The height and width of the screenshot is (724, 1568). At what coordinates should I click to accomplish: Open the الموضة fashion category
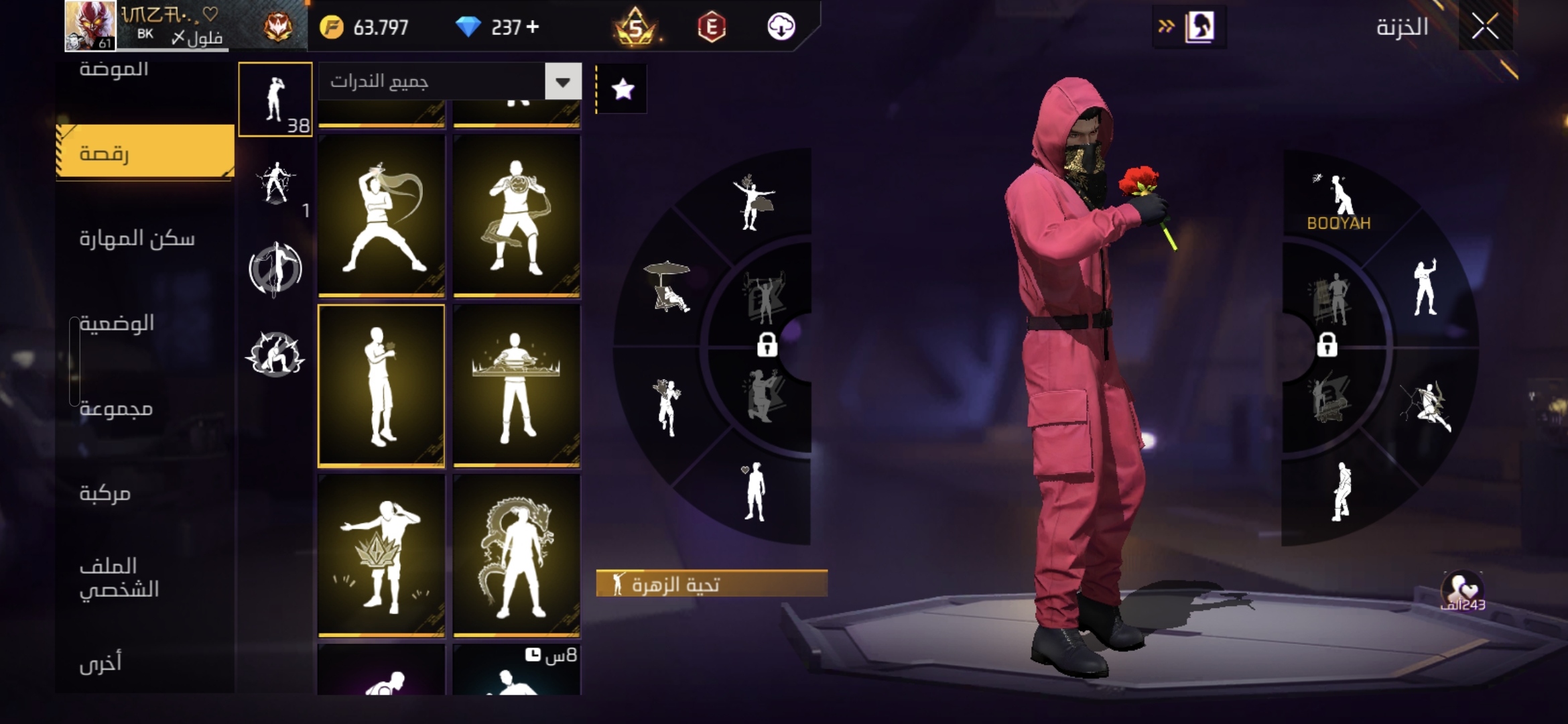pyautogui.click(x=114, y=70)
